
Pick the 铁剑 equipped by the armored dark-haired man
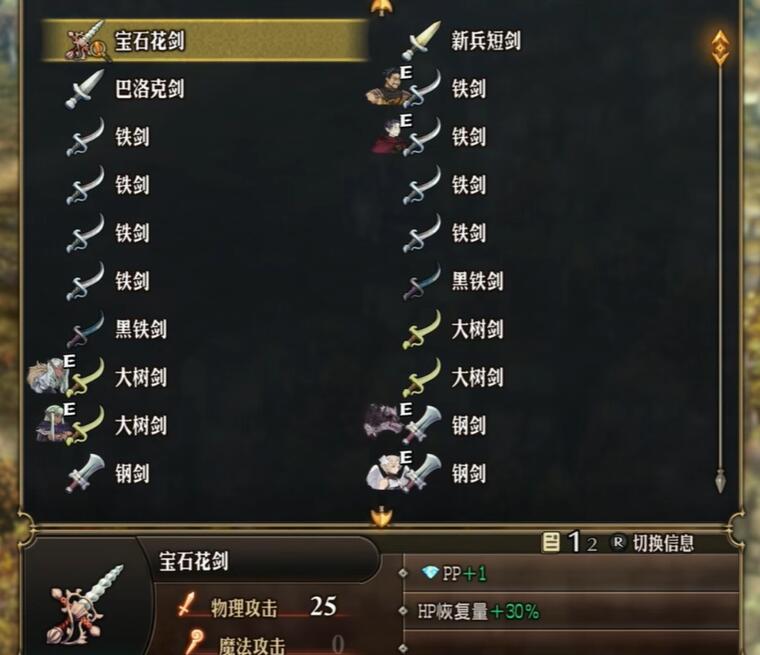[467, 89]
